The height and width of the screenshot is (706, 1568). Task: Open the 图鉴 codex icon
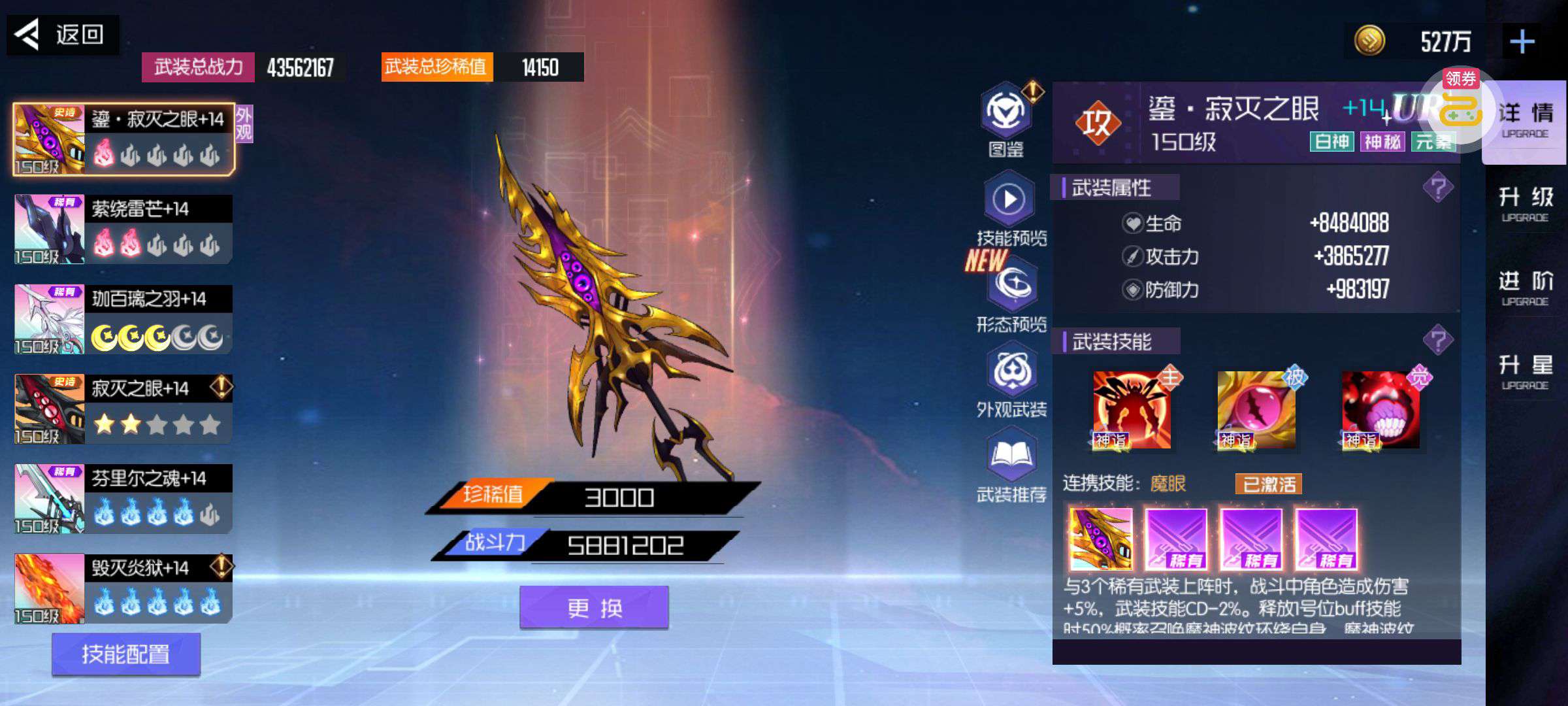[1007, 116]
